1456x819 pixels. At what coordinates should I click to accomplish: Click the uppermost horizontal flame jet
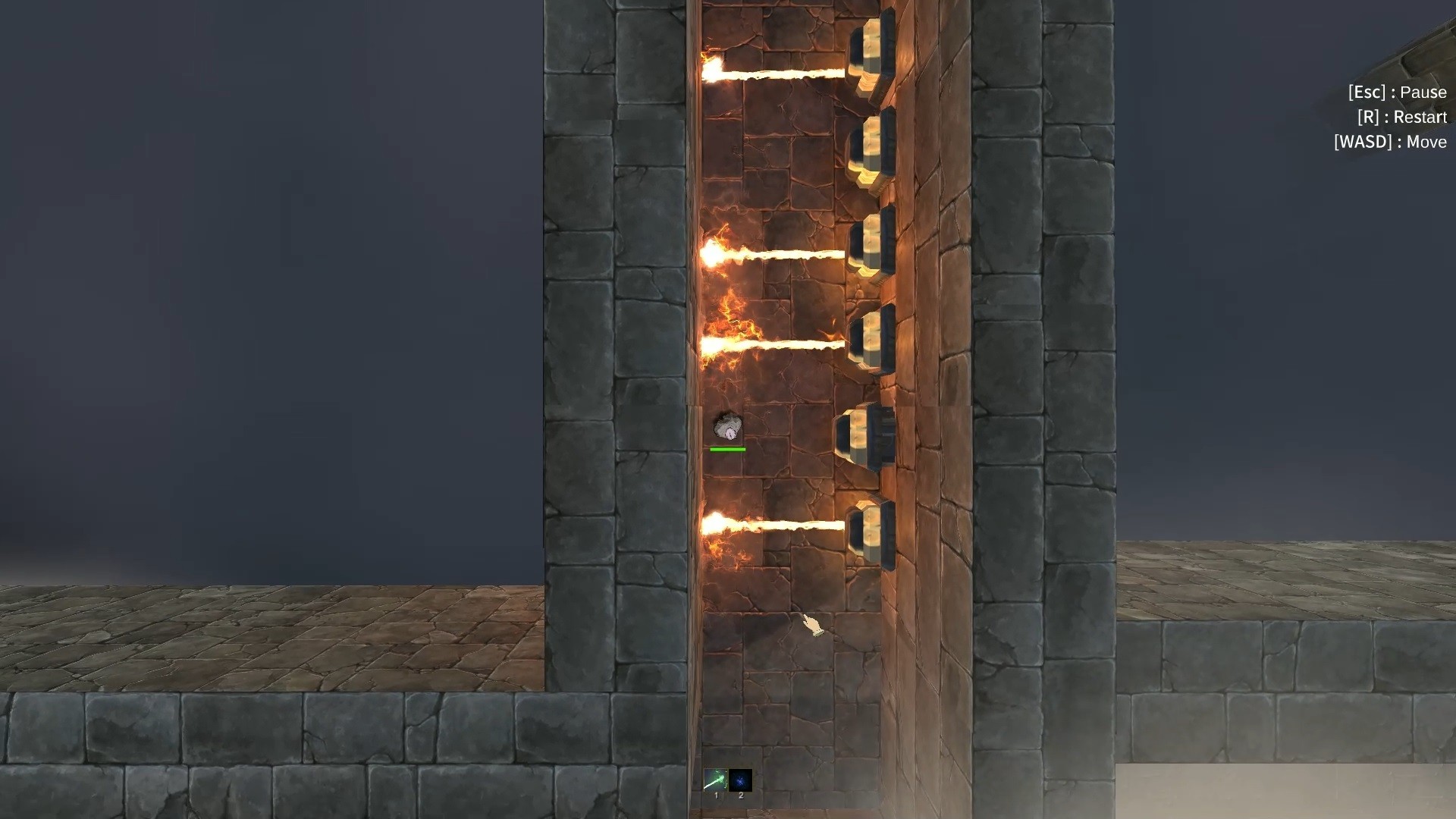coord(773,74)
